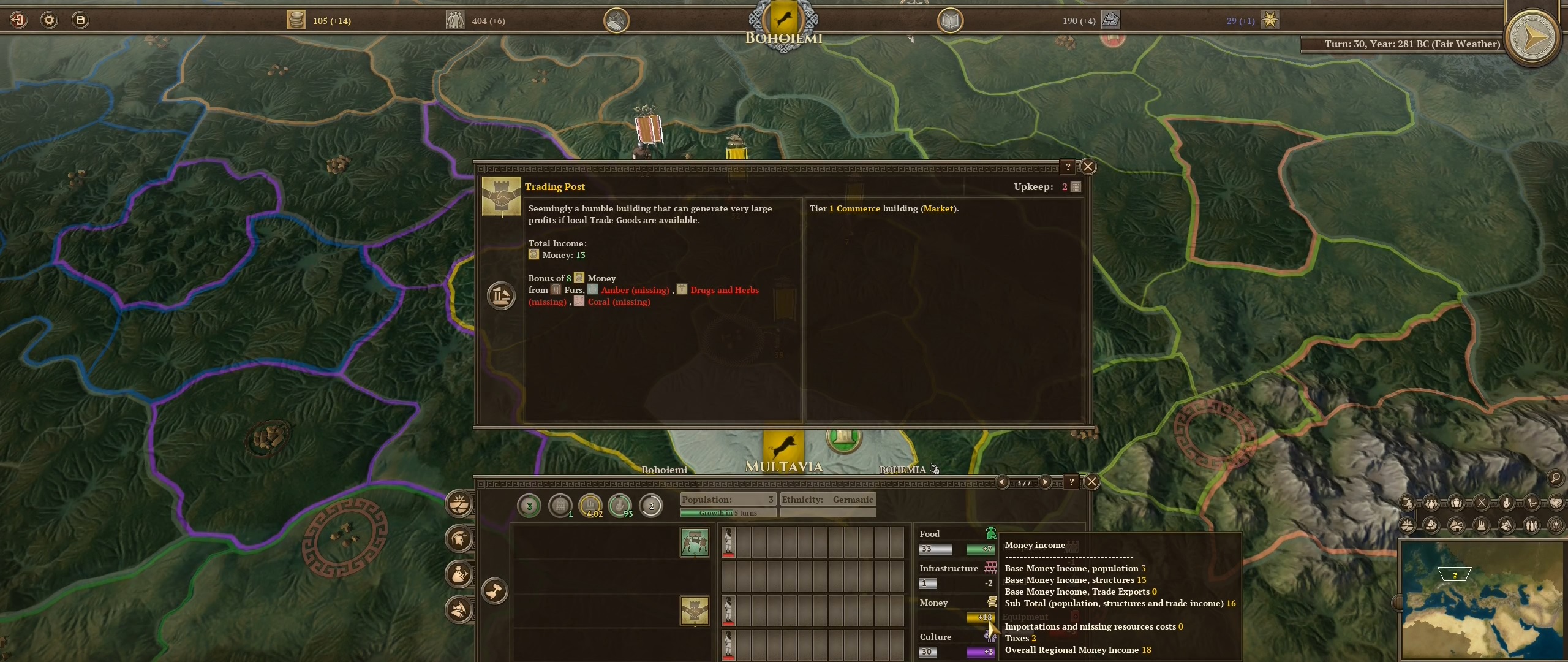Screen dimensions: 1568x662
Task: Open the helmet recruitment button
Action: [x=459, y=539]
